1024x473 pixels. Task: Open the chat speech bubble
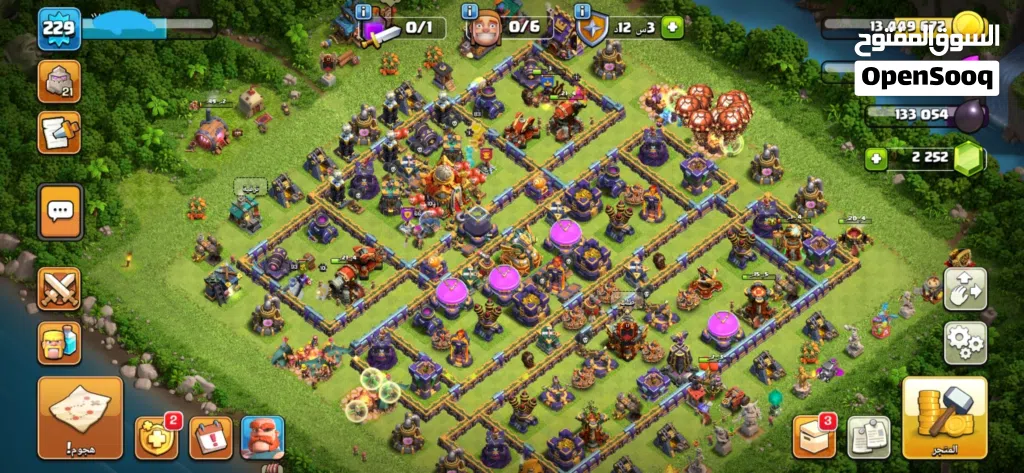(60, 210)
